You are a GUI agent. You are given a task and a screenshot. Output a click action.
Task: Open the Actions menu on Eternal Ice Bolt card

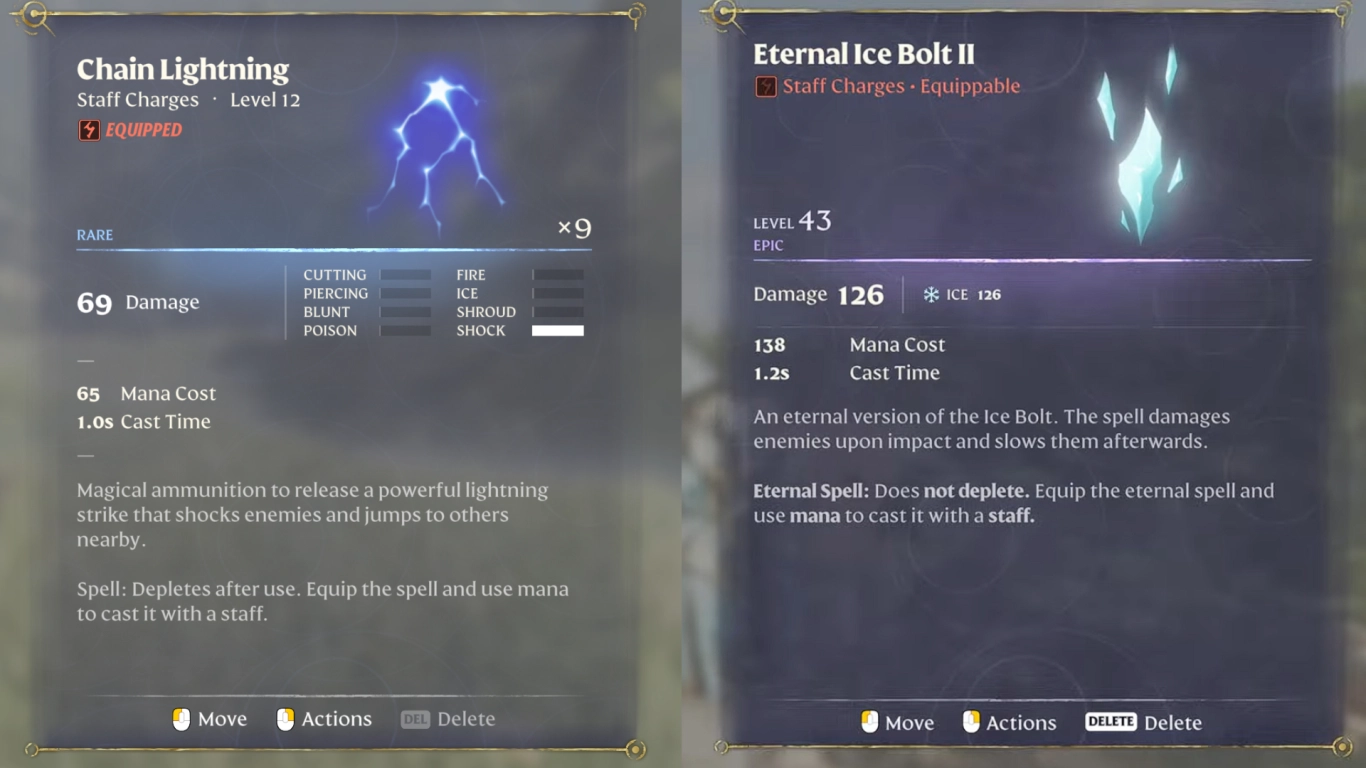[1022, 722]
